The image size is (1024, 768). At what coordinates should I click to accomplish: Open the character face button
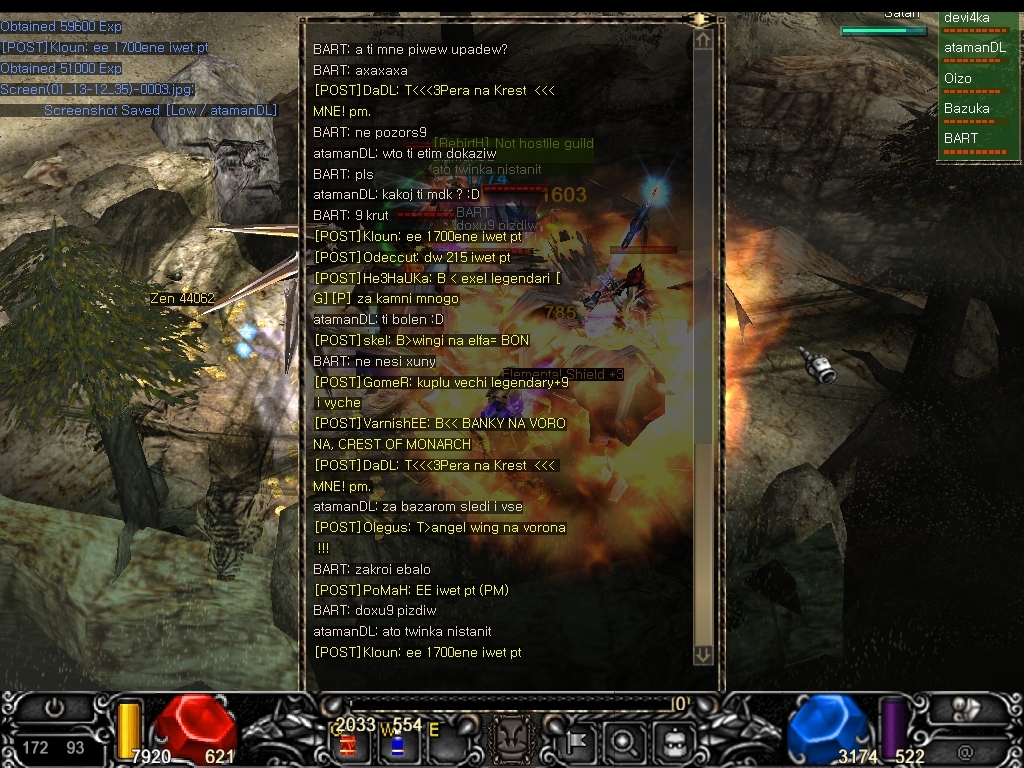click(514, 742)
